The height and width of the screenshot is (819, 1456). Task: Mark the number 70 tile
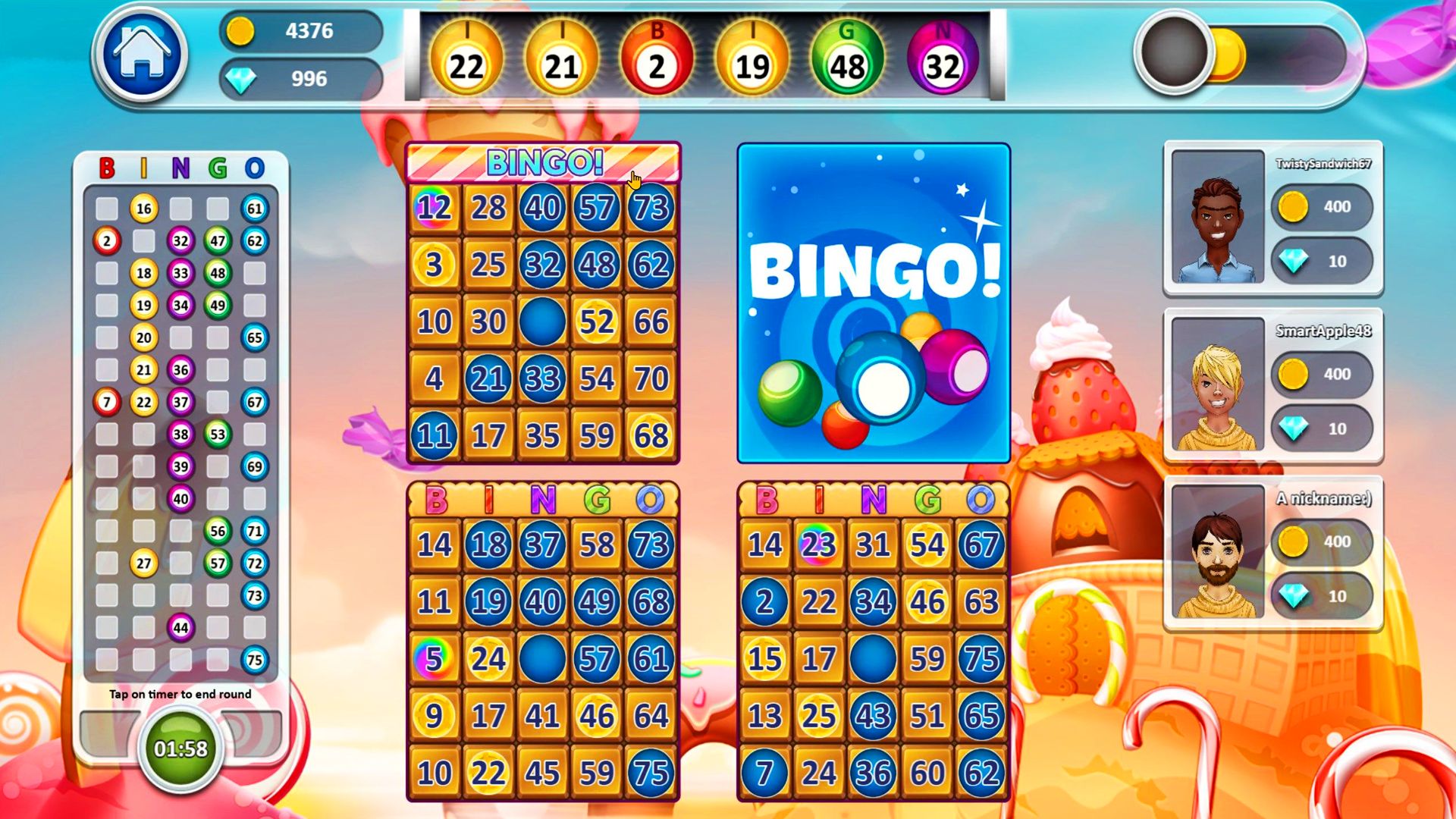tap(651, 378)
